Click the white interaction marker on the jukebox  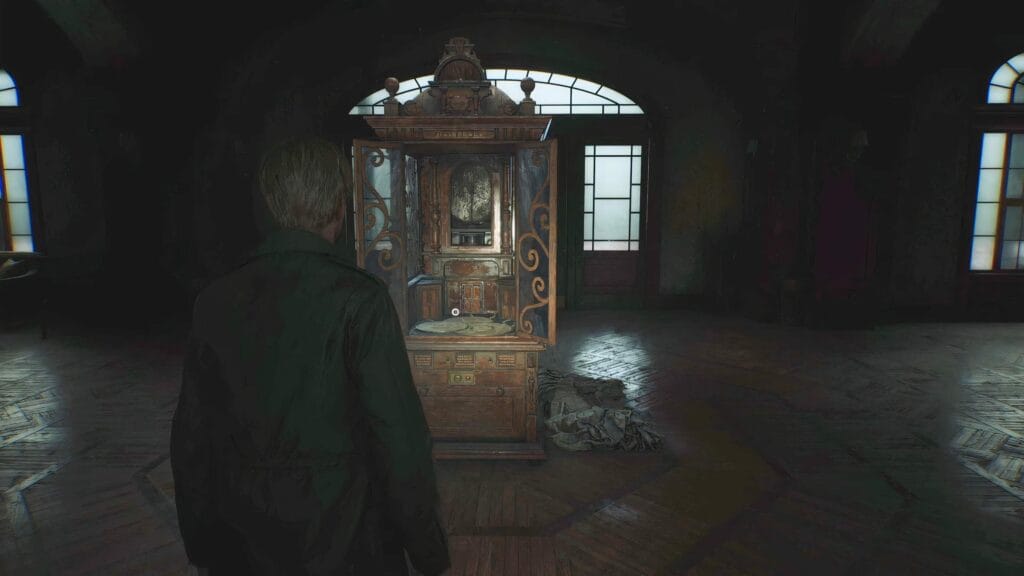455,312
